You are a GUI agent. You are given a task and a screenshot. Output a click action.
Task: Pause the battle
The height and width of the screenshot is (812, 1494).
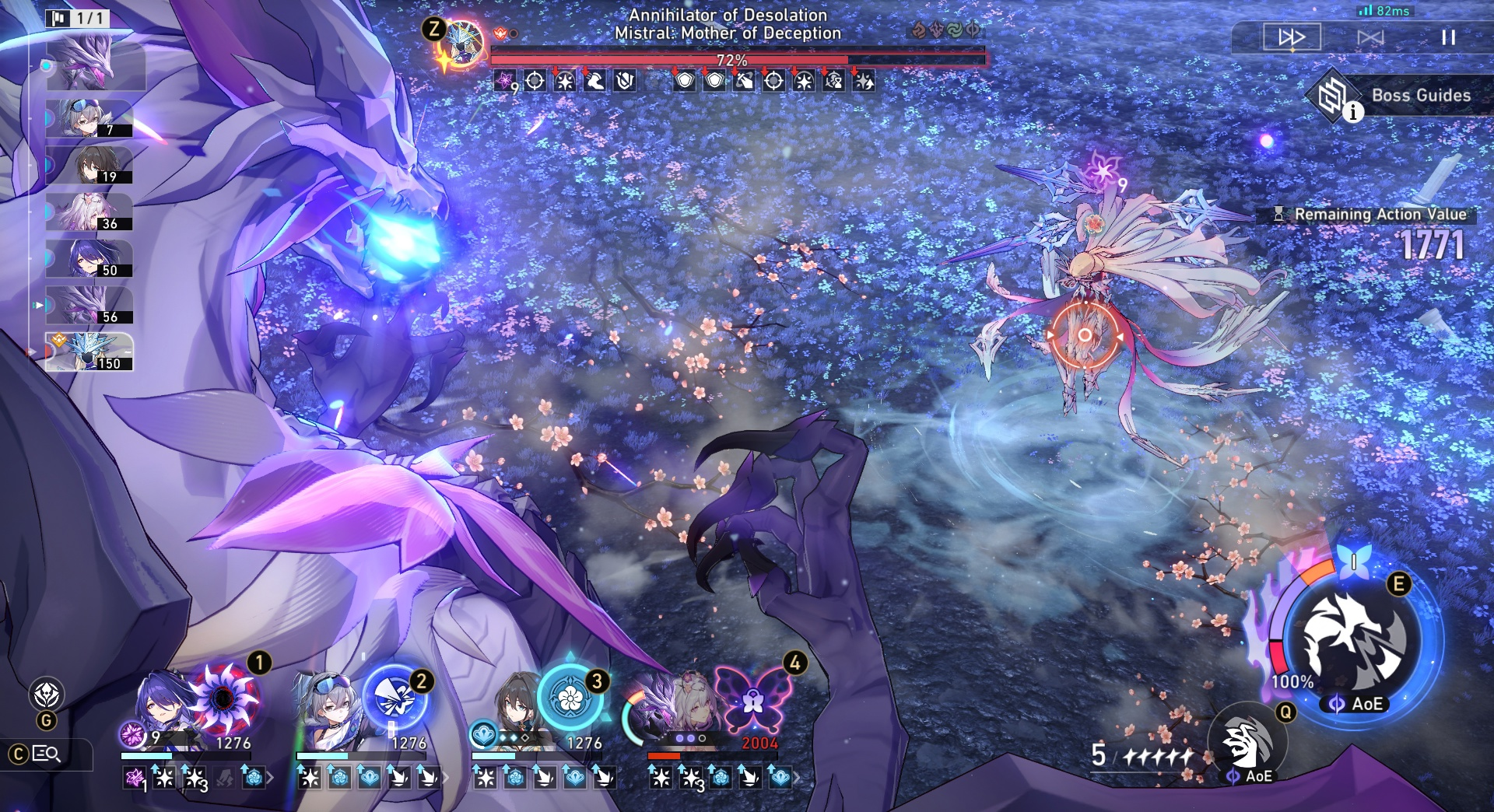click(1447, 37)
